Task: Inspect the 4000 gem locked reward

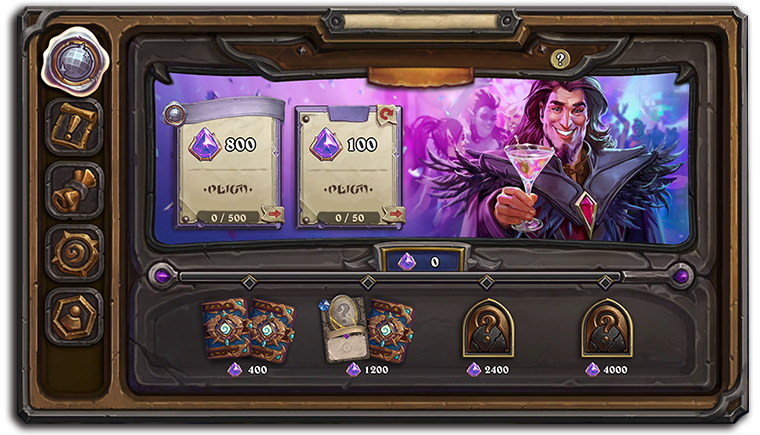Action: point(607,328)
